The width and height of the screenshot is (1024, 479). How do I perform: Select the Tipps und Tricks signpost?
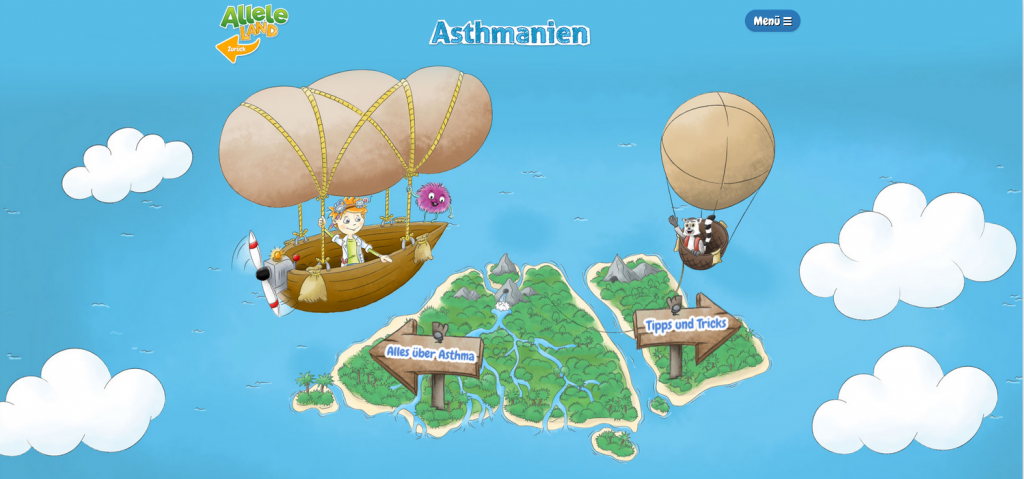point(685,325)
